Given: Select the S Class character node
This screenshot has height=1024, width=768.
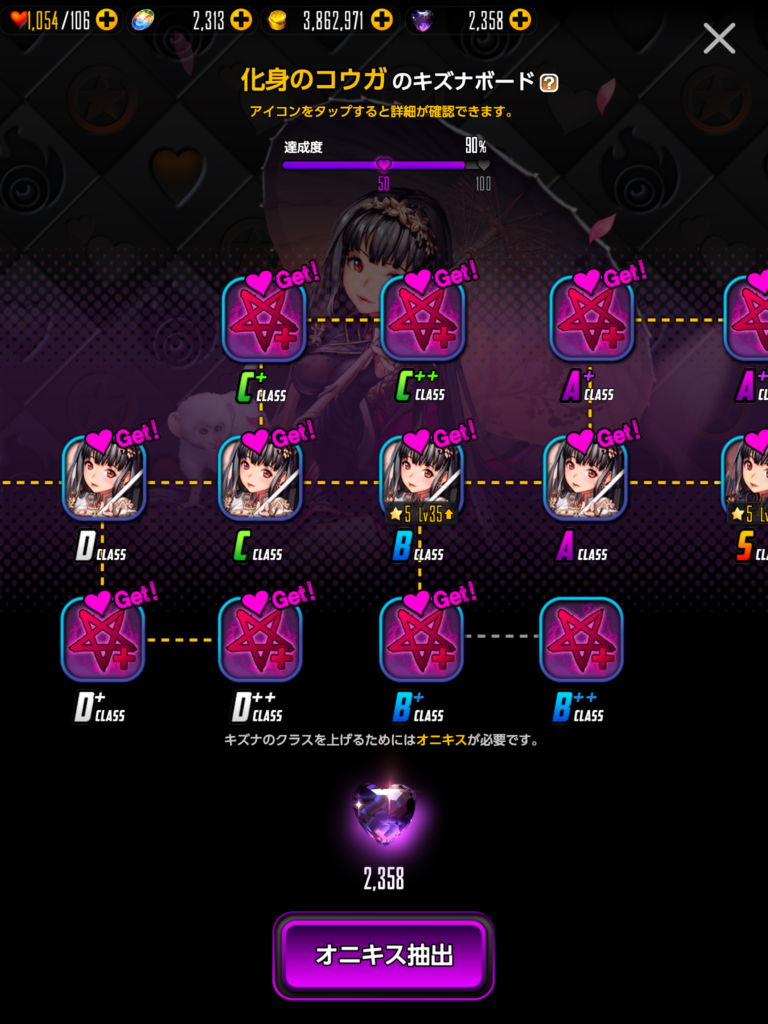Looking at the screenshot, I should click(x=748, y=478).
